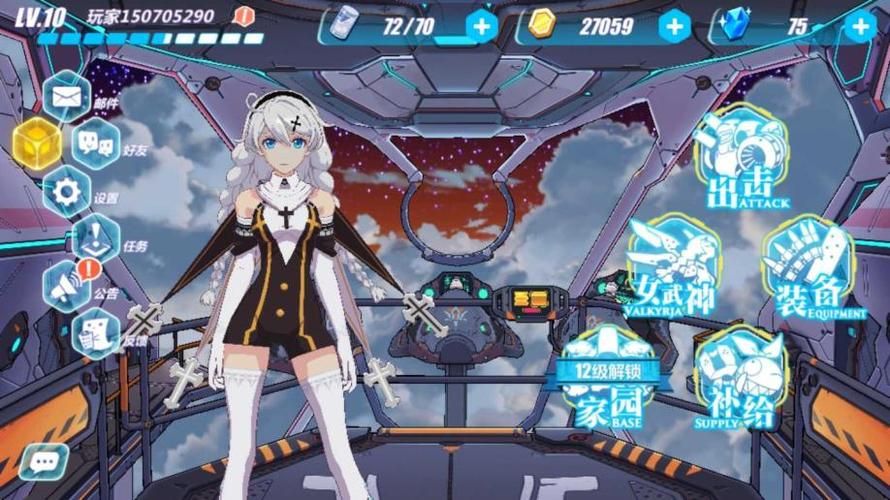Screen dimensions: 890x500
Task: Open the 反馈 feedback icon
Action: (x=97, y=333)
